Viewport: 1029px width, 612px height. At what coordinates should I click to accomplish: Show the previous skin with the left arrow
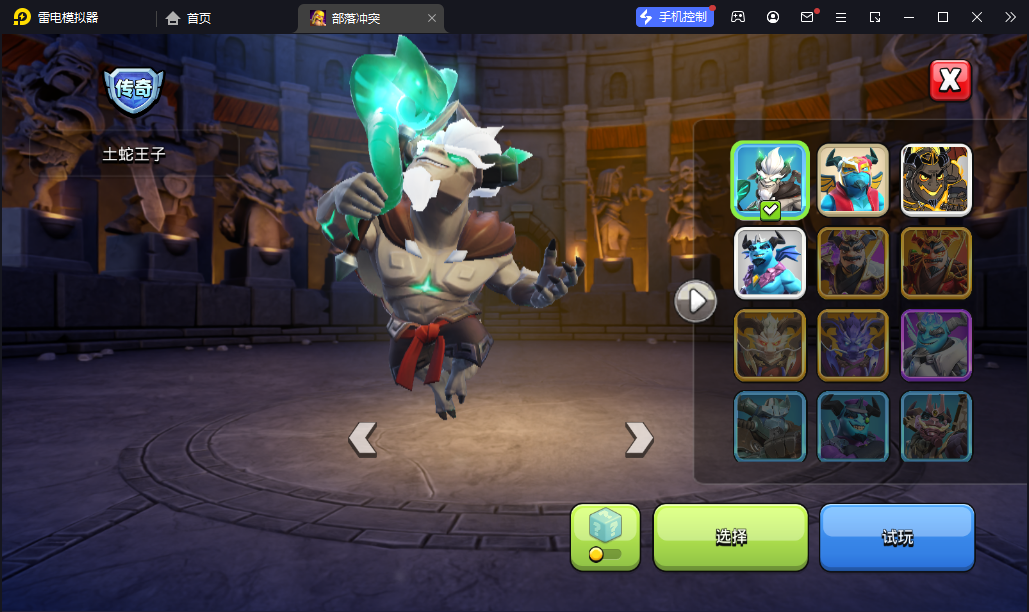362,438
